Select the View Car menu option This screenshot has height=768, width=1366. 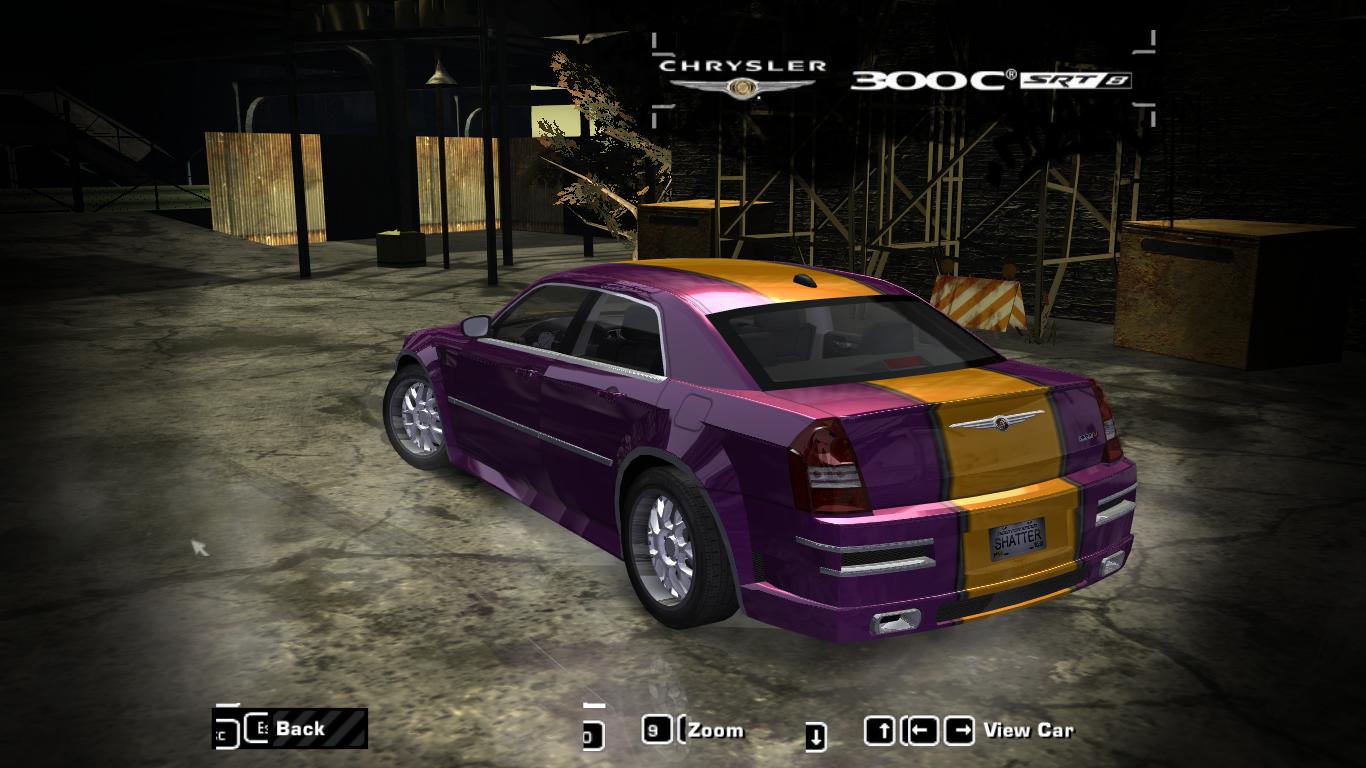(1031, 731)
